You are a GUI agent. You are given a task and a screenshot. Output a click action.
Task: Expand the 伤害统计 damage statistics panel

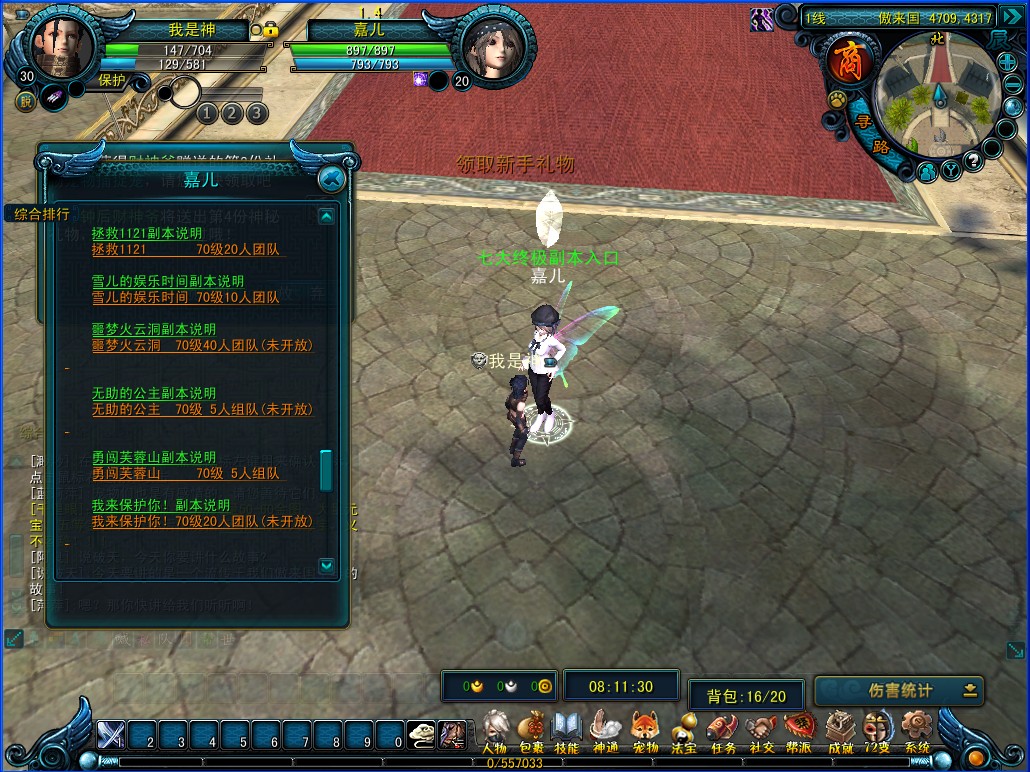(x=970, y=690)
